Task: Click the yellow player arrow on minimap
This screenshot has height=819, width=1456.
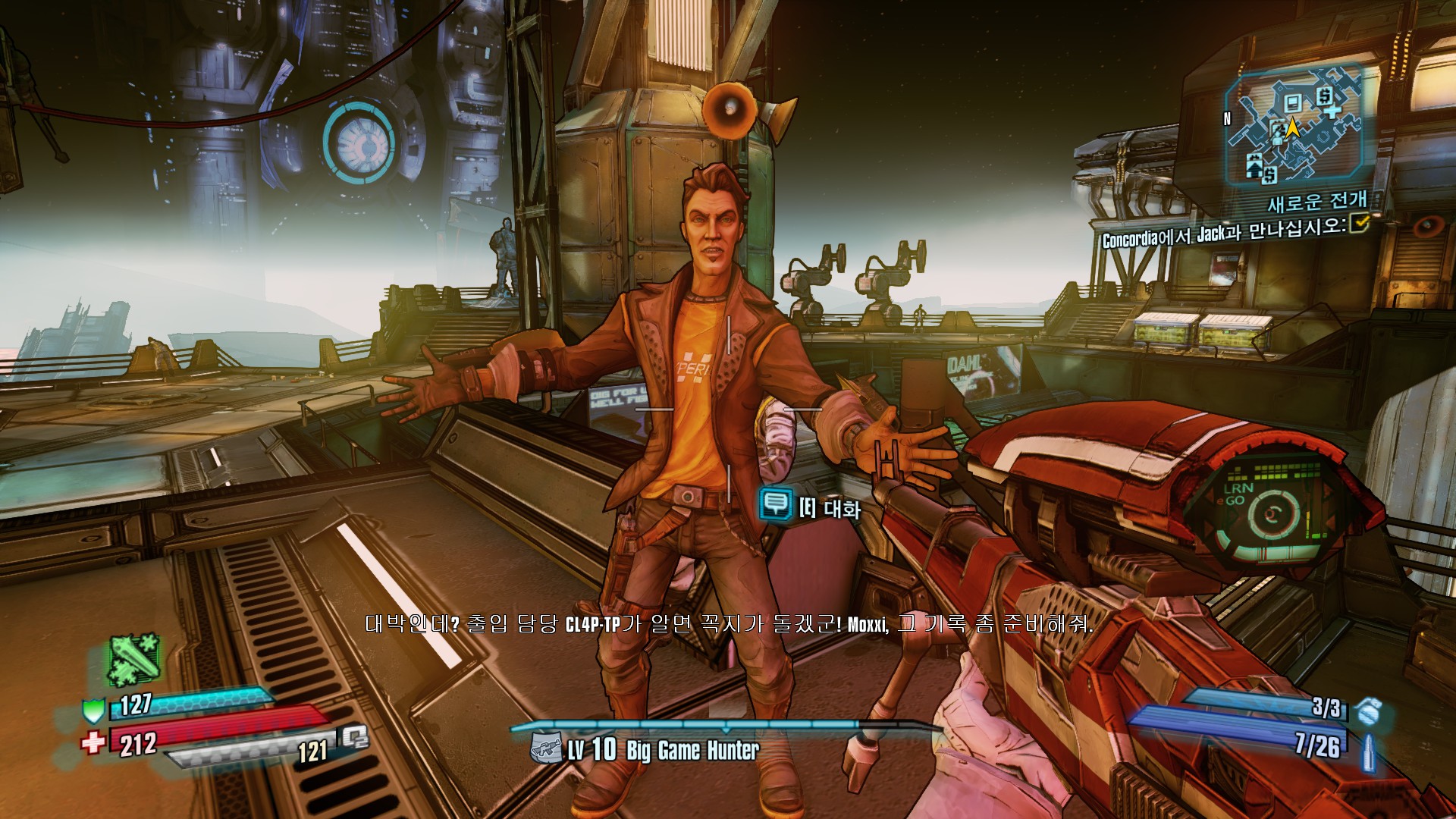Action: [1292, 128]
